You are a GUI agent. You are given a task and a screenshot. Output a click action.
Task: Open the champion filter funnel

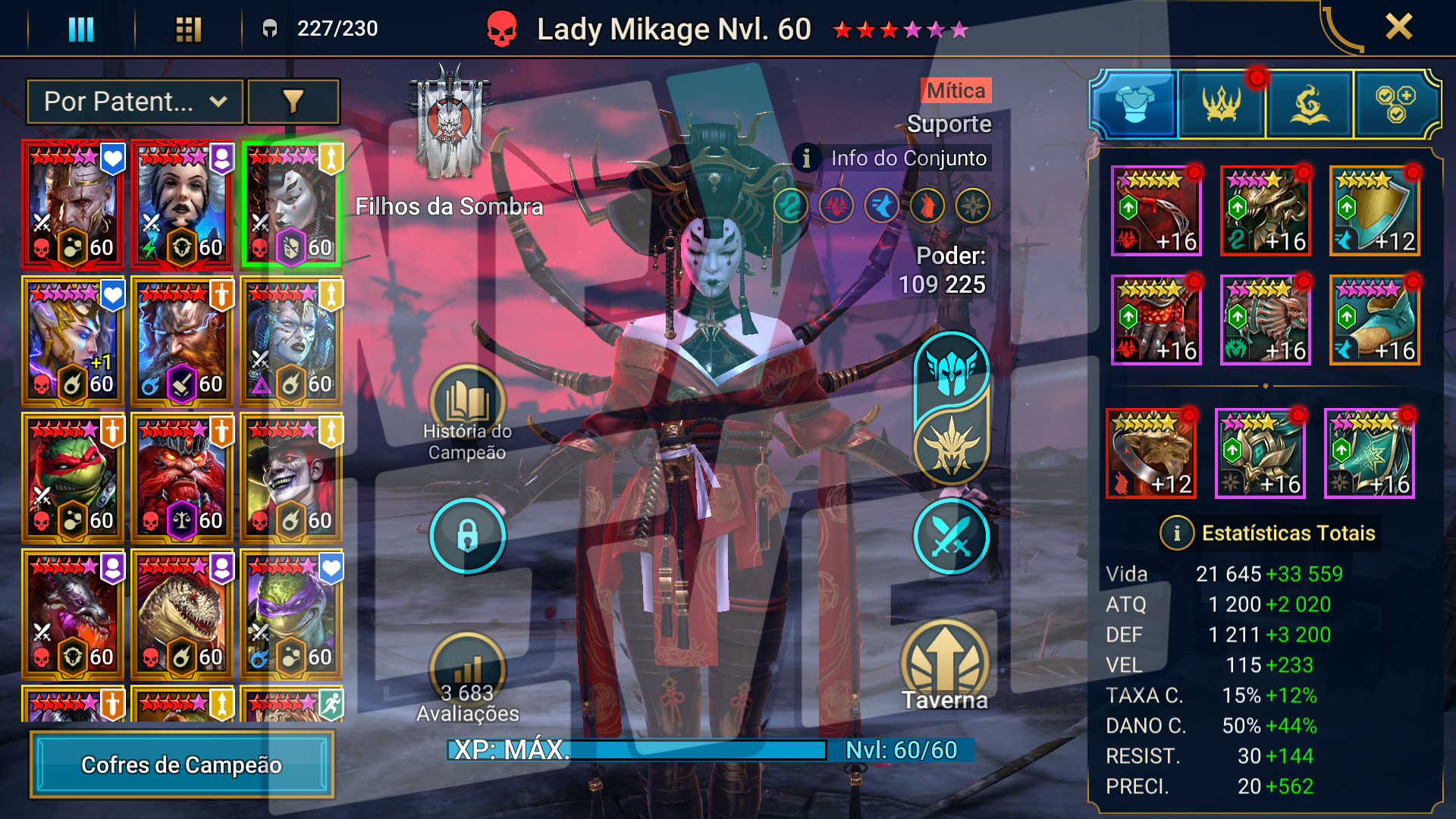(x=293, y=102)
